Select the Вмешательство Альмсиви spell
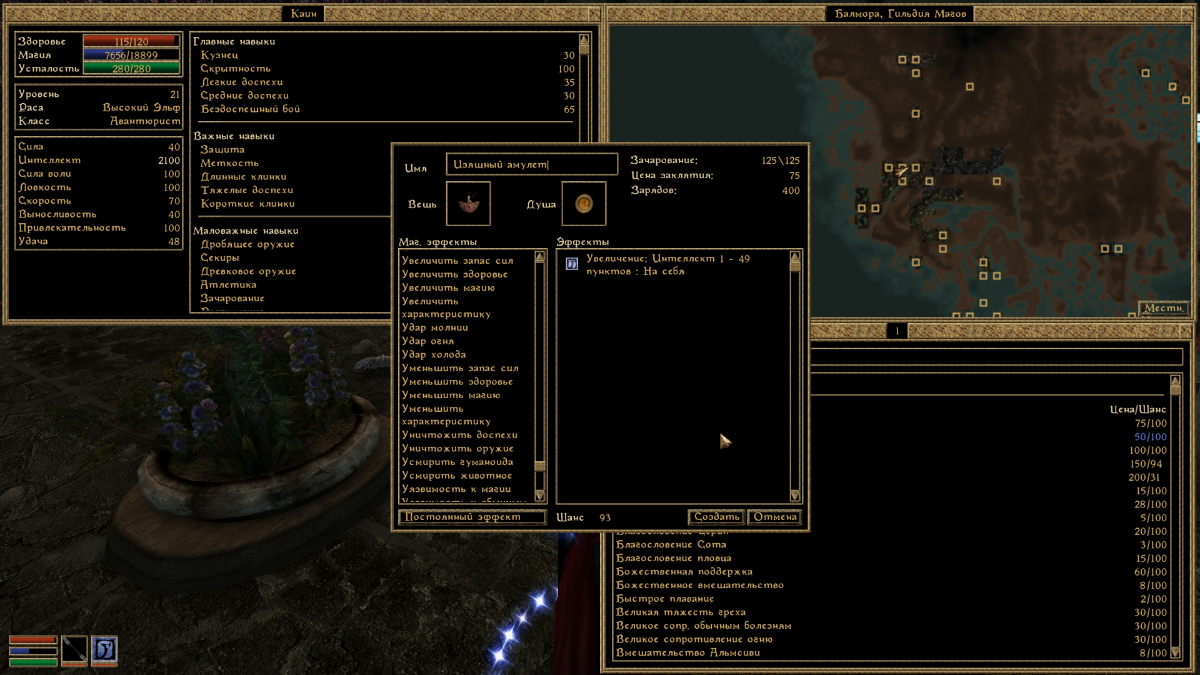 [687, 653]
